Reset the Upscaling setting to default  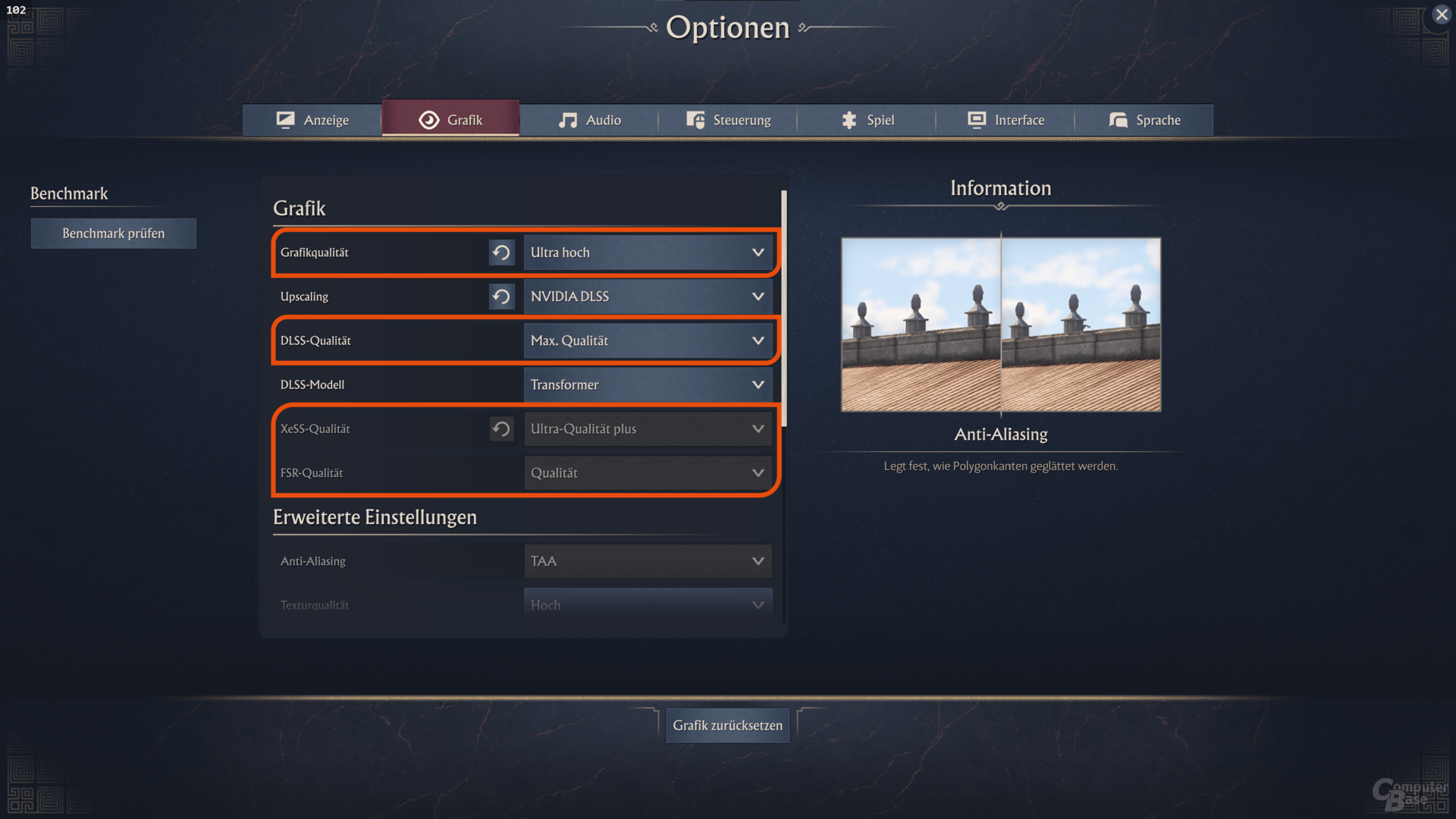pos(501,297)
